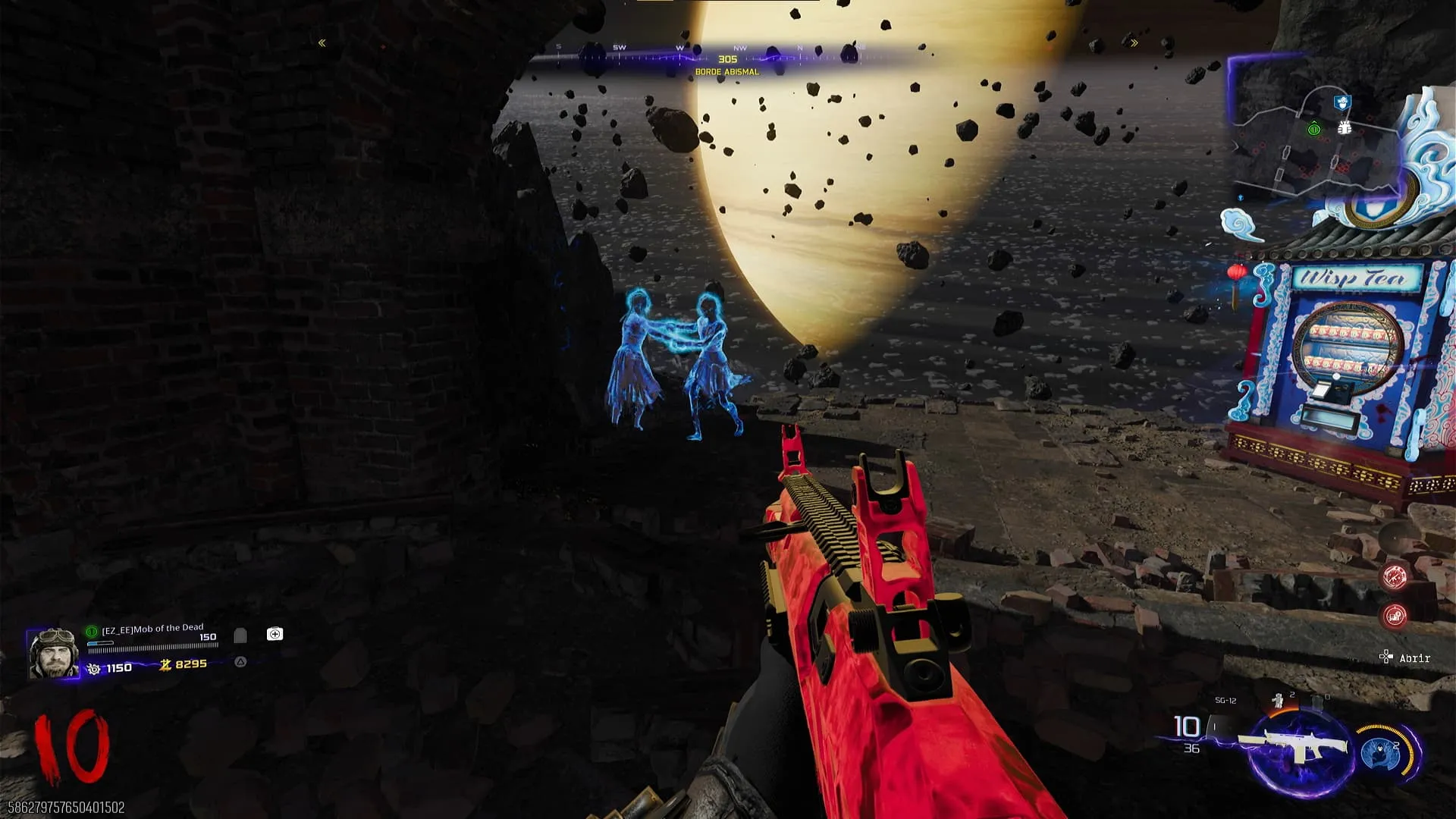Viewport: 1456px width, 819px height.
Task: Click the armor plate icon
Action: tap(240, 635)
